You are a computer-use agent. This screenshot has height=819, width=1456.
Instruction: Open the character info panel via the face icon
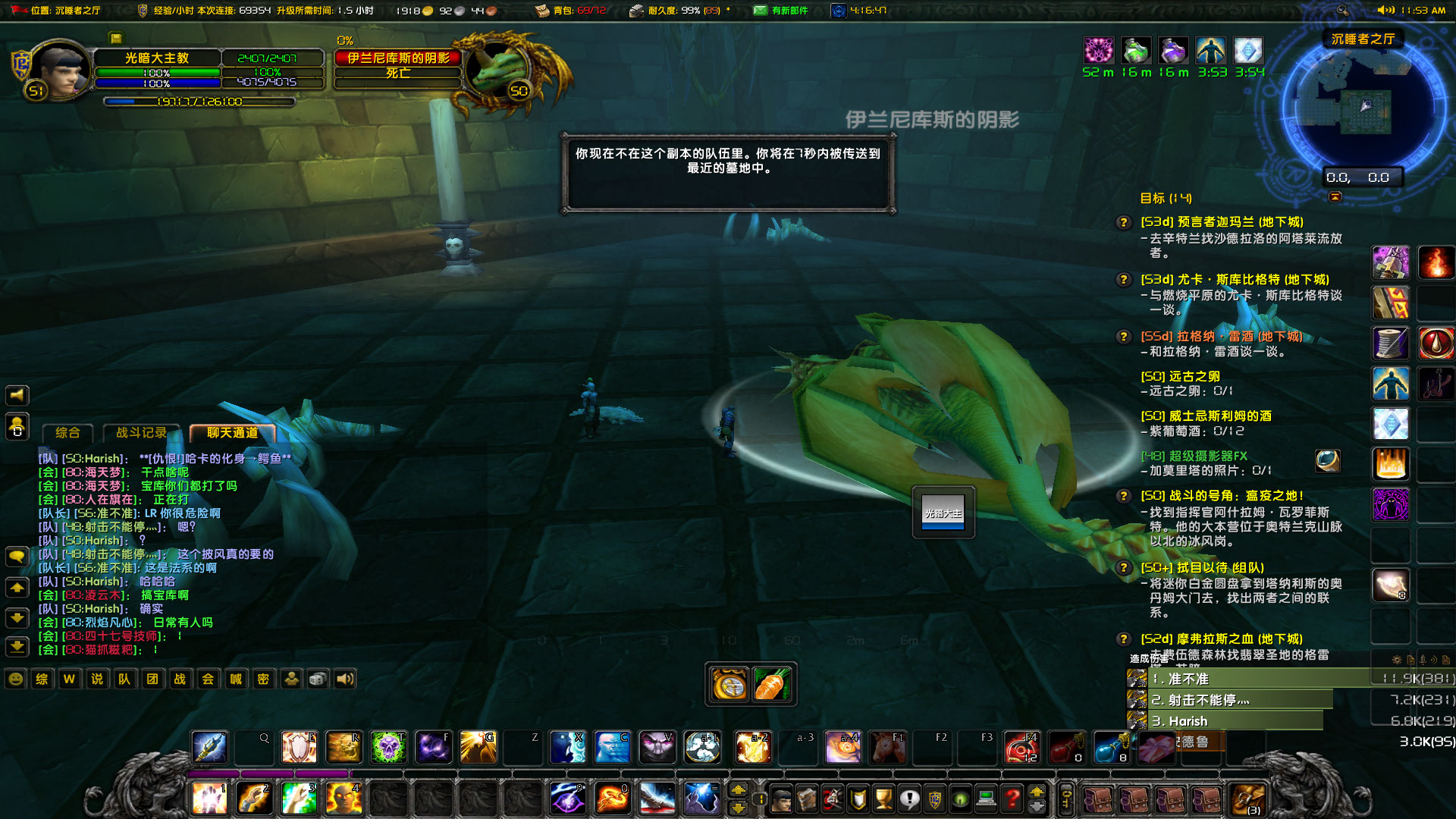(781, 799)
